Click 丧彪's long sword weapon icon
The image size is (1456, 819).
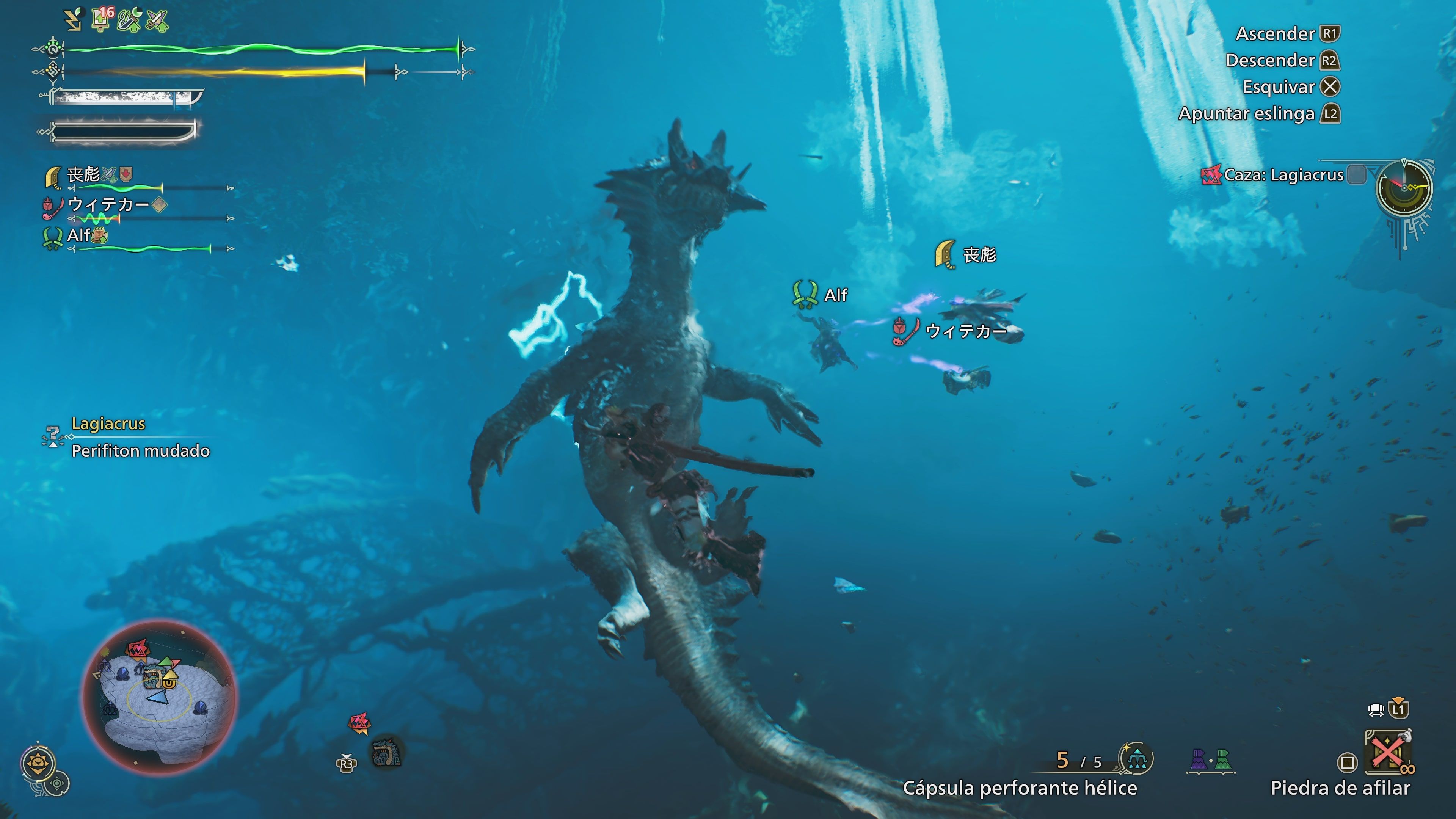[x=54, y=178]
